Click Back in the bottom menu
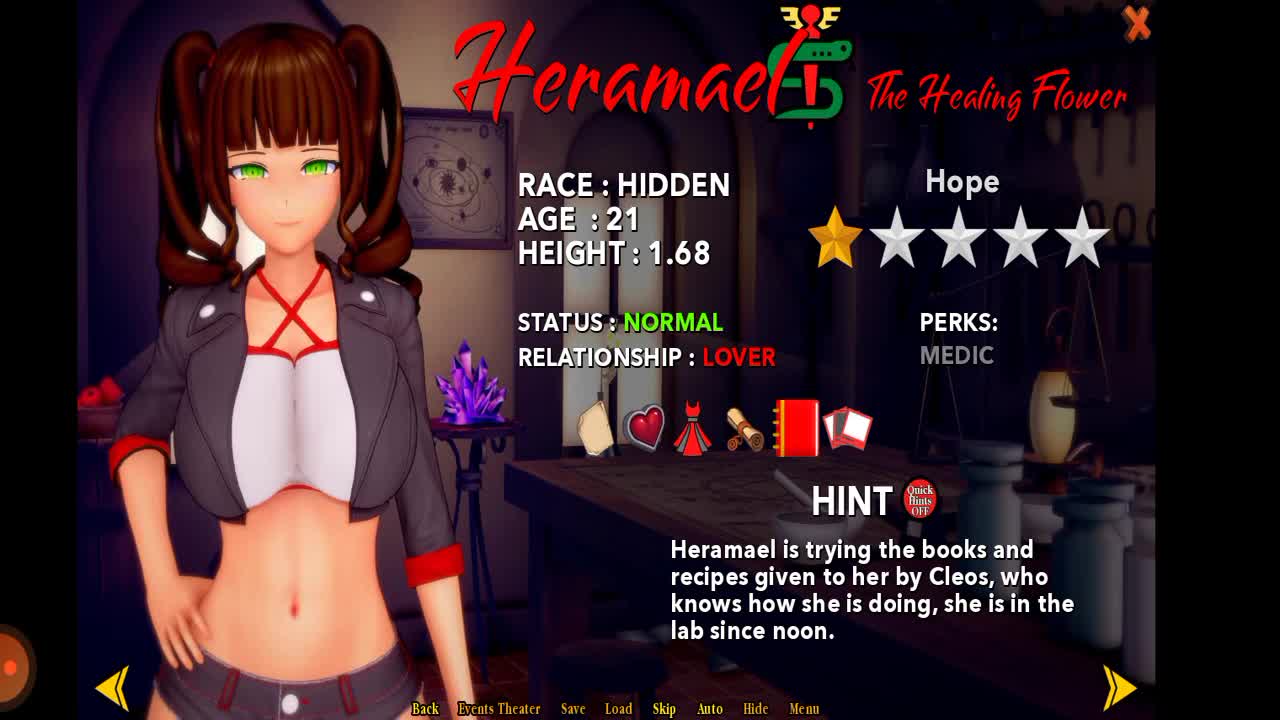This screenshot has width=1280, height=720. point(425,708)
